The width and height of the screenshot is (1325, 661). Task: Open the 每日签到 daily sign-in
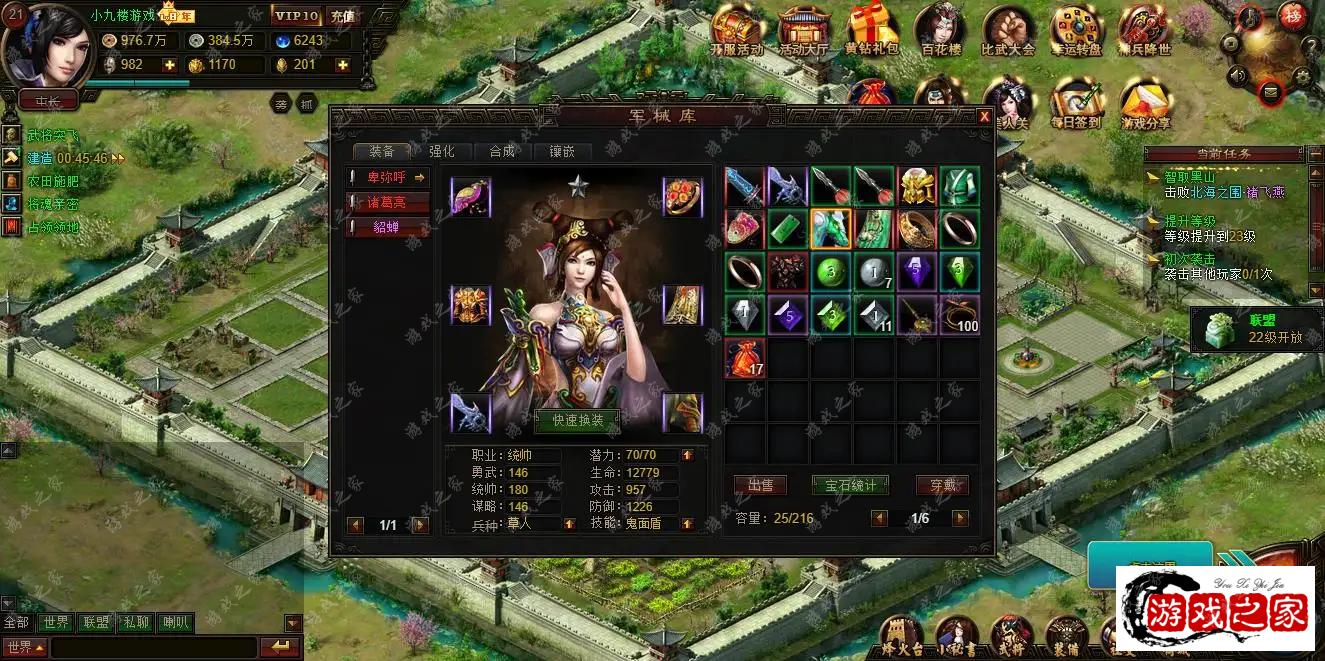click(x=1077, y=105)
